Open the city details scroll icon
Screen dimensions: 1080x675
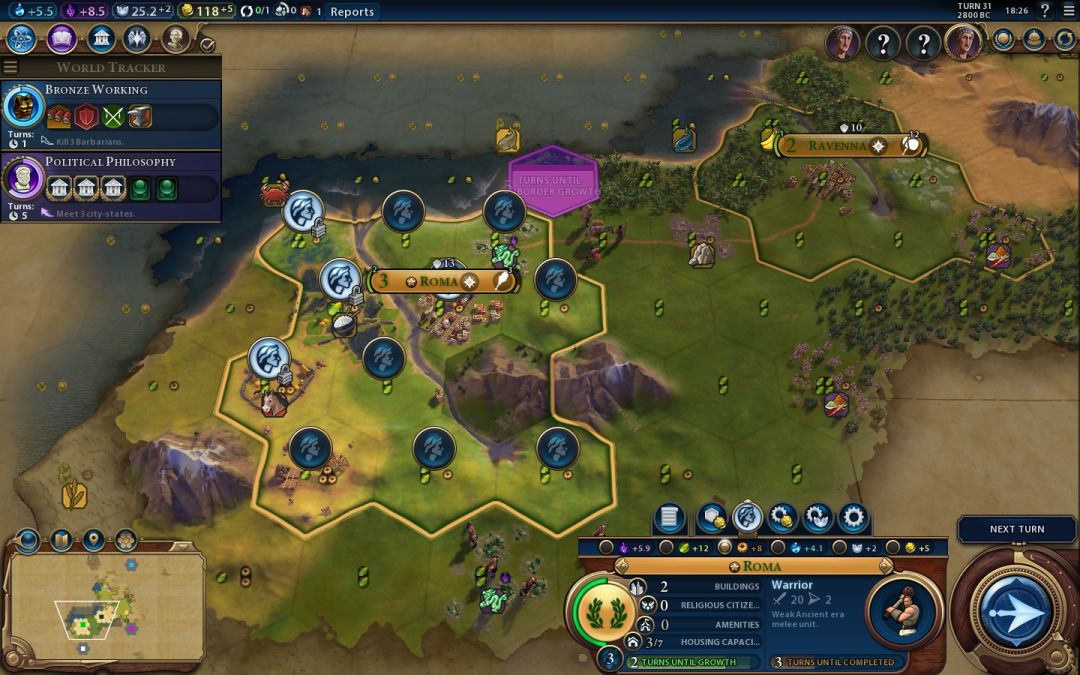pyautogui.click(x=670, y=518)
